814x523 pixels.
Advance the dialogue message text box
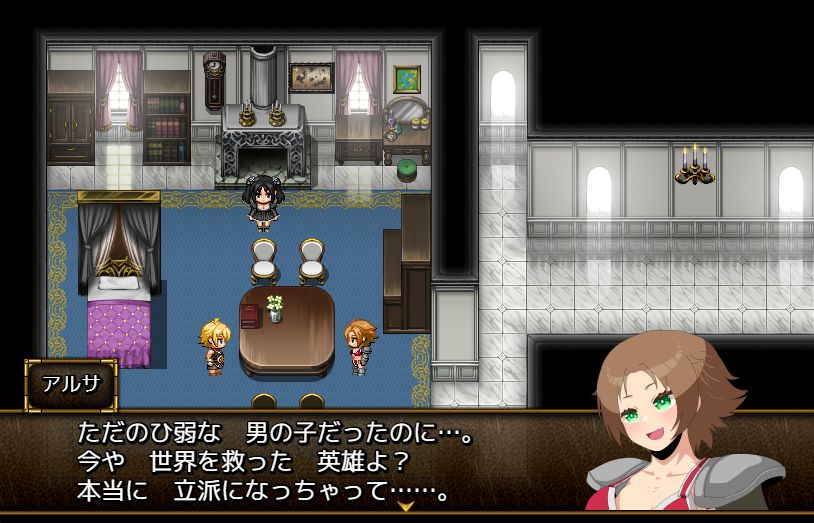point(300,462)
